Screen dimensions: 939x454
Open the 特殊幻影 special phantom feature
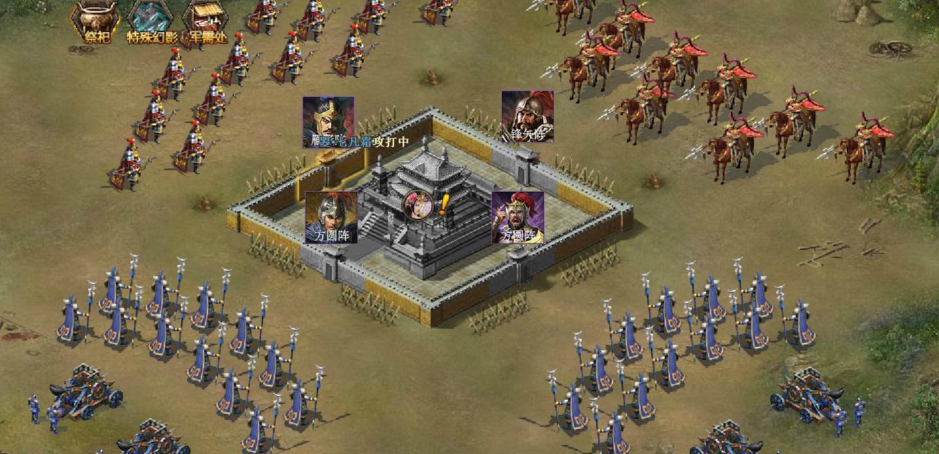150,21
